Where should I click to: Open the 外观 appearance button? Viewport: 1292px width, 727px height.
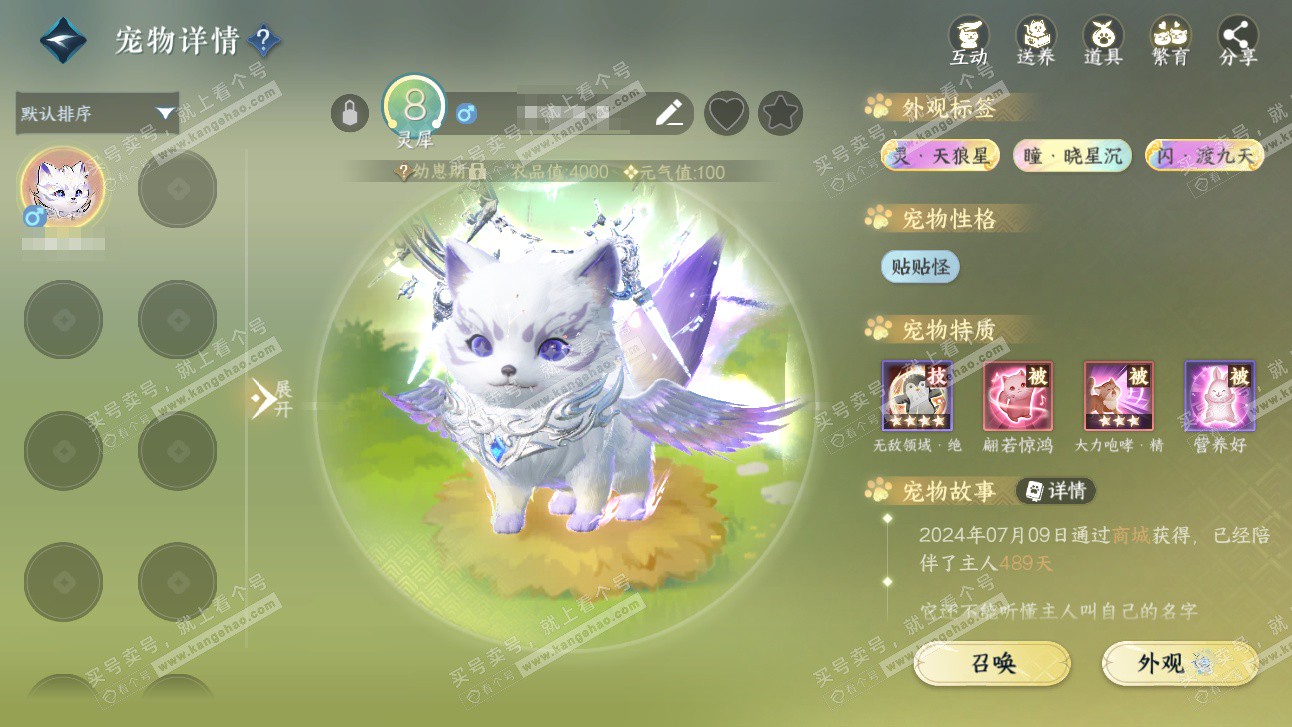click(x=1180, y=663)
